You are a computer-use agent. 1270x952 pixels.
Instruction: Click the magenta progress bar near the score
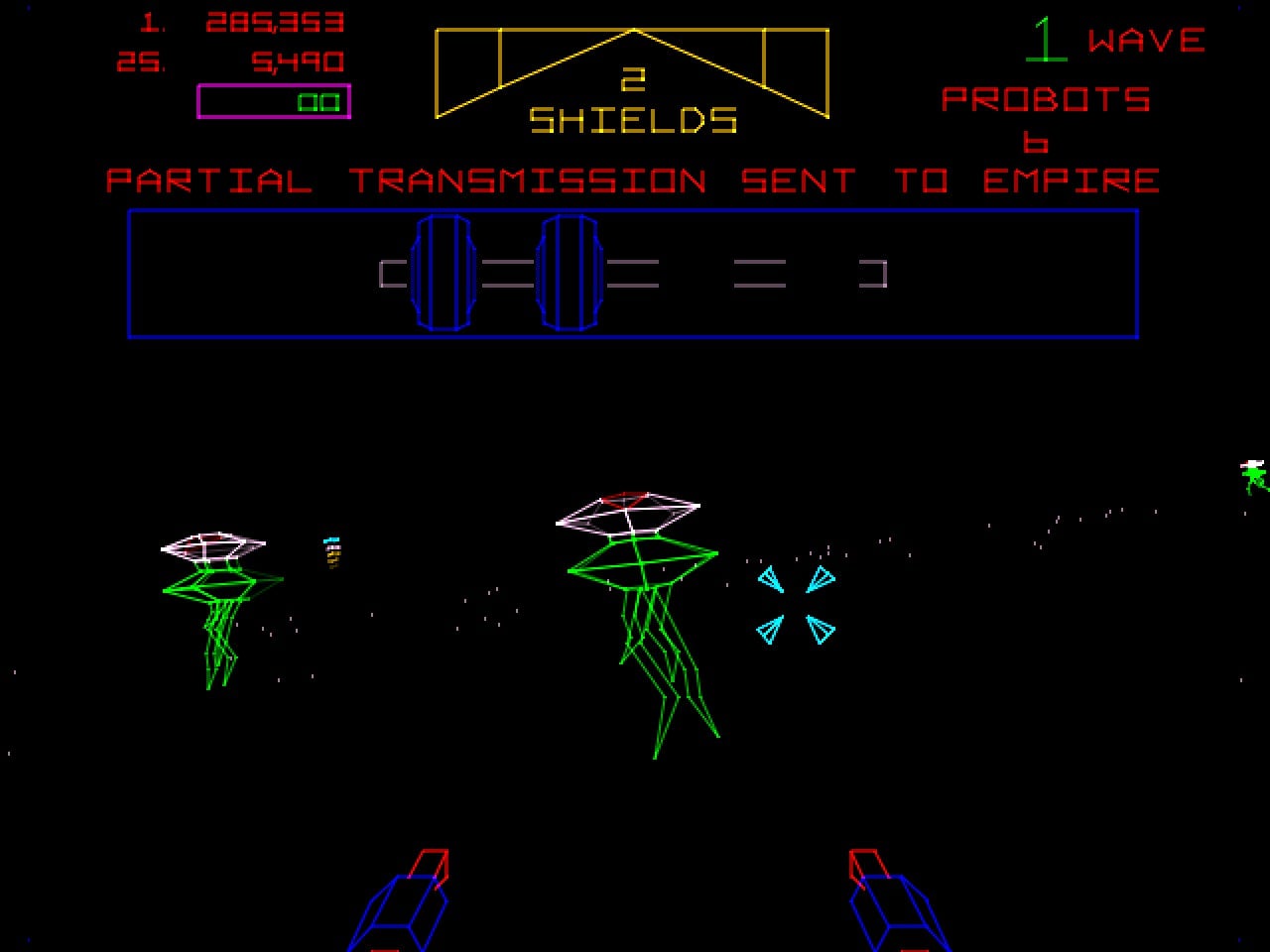276,102
